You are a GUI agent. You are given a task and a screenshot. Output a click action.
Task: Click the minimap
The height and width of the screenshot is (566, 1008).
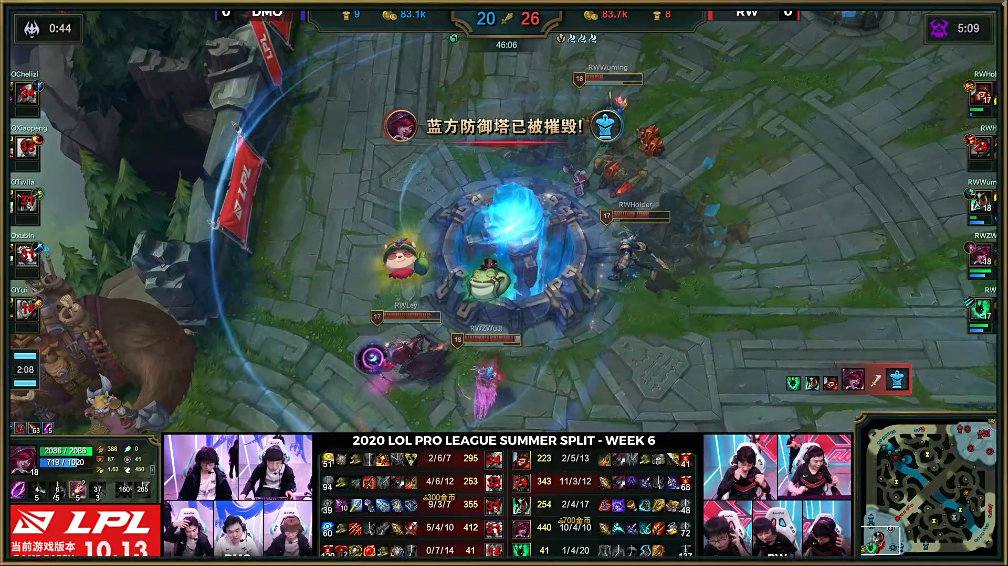[929, 484]
